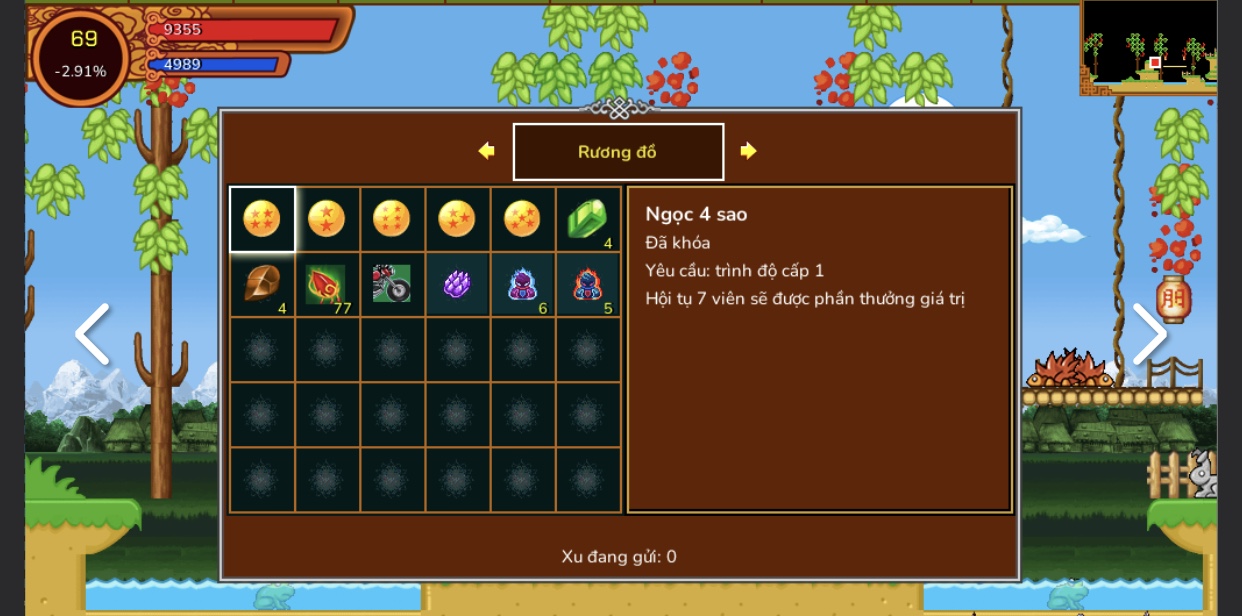Switch to previous tab with left yellow arrow
The image size is (1242, 616).
click(x=487, y=151)
